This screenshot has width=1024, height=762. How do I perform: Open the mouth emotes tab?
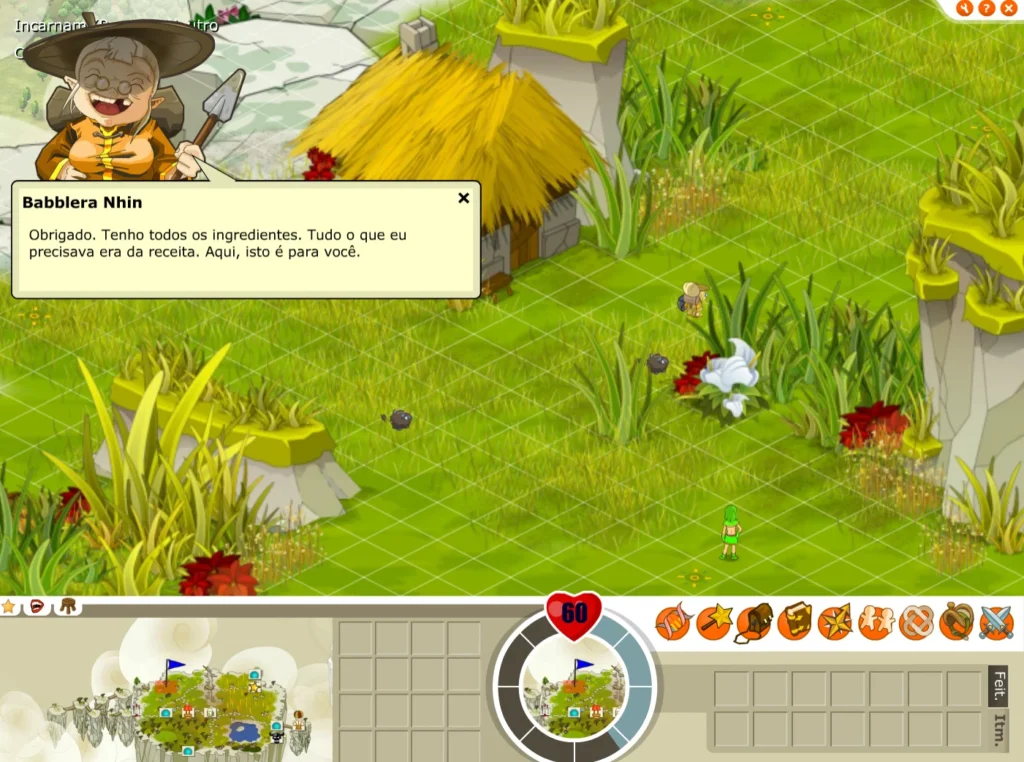[38, 606]
